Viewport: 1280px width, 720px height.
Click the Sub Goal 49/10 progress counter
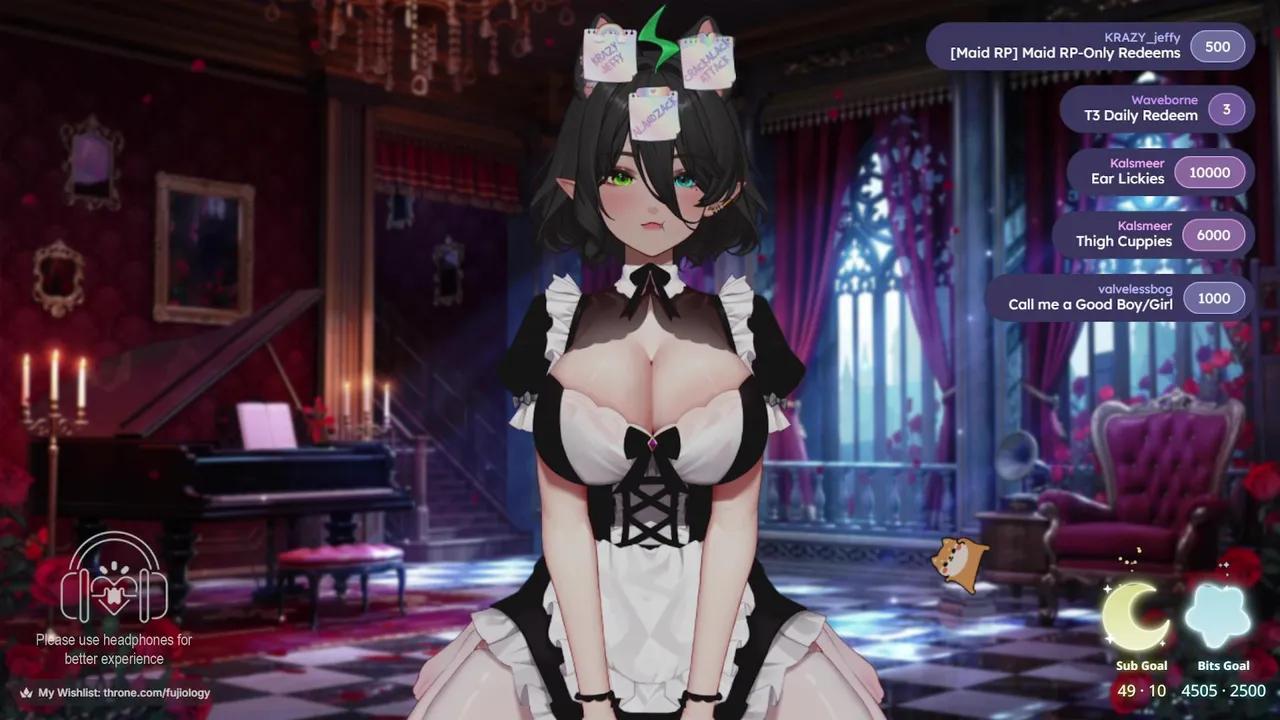point(1141,690)
